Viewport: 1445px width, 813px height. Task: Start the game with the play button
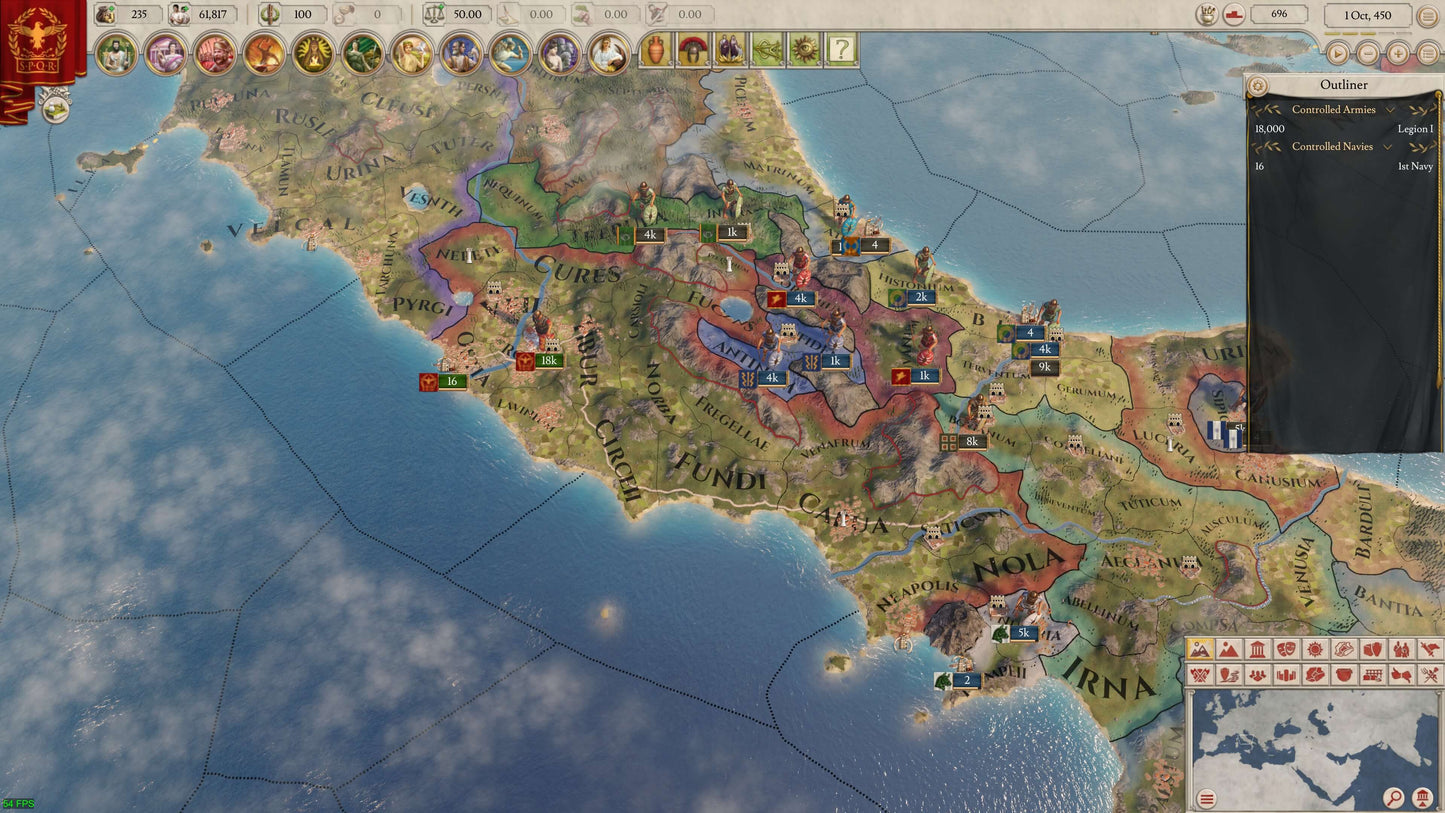1336,53
